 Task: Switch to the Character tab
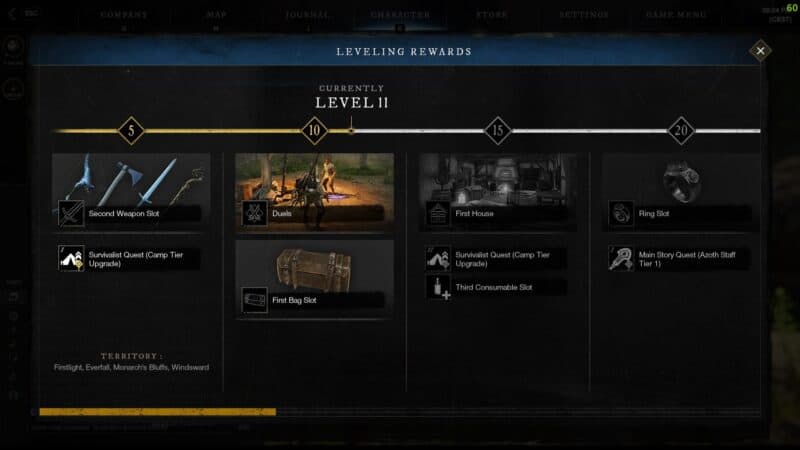pos(400,15)
